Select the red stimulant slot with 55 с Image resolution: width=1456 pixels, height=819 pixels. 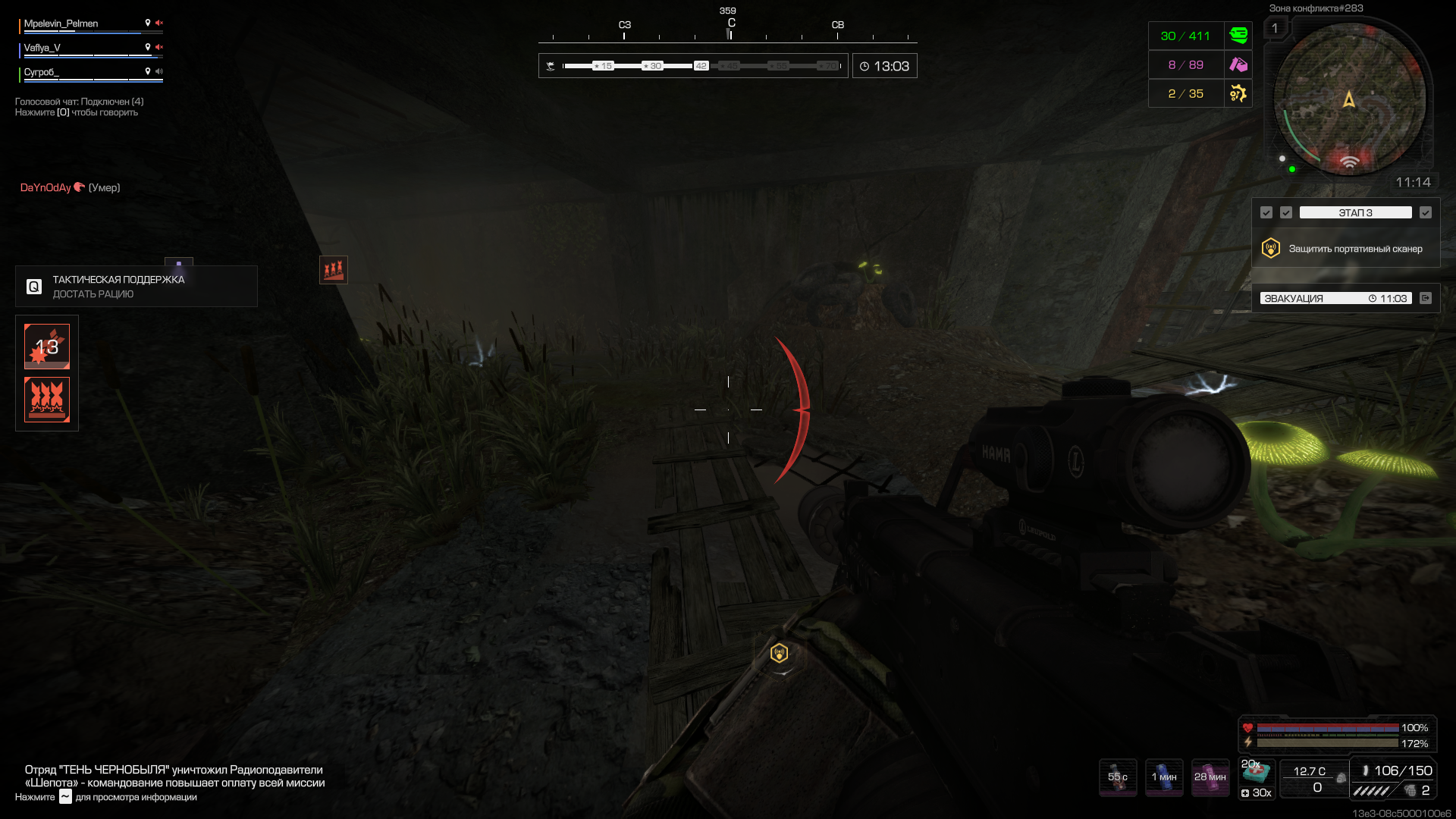point(1118,777)
